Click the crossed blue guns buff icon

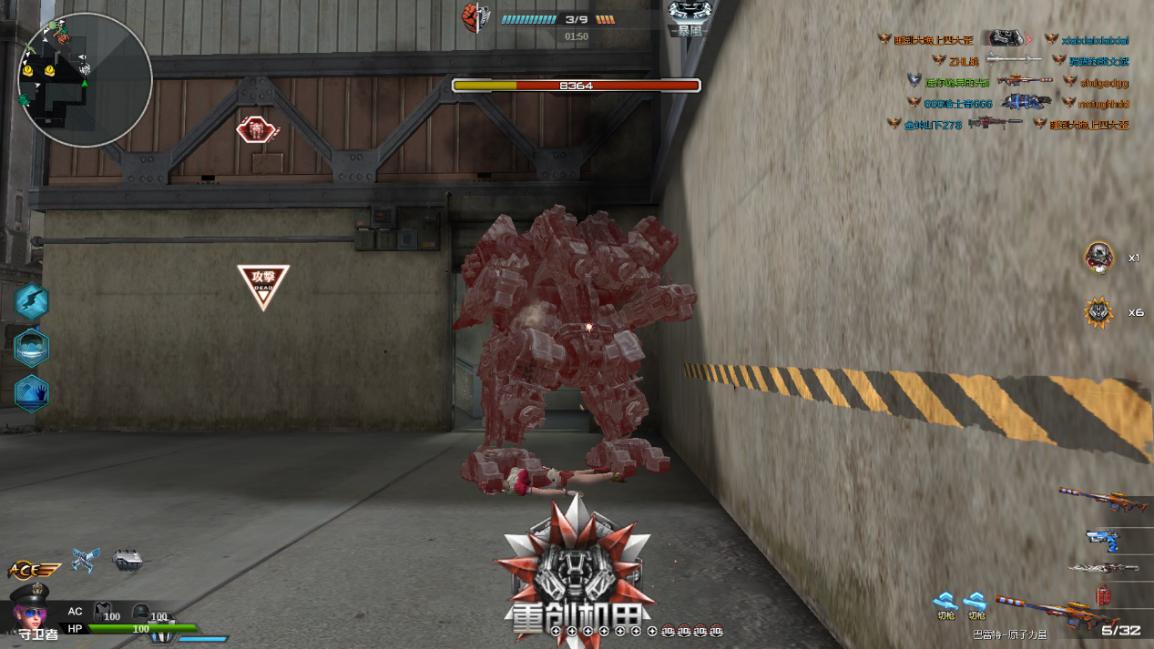[86, 560]
